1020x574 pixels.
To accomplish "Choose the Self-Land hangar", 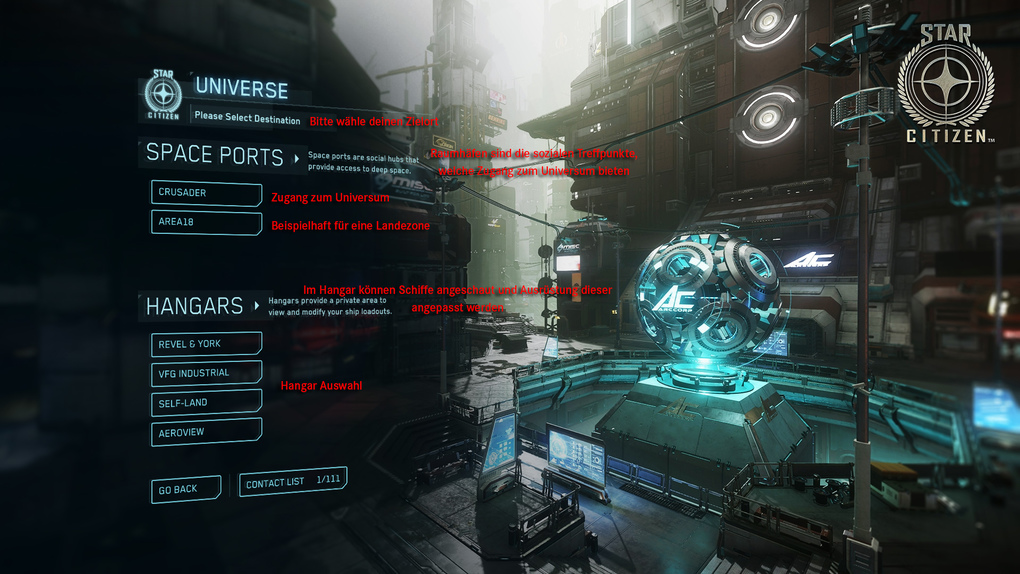I will (x=206, y=402).
